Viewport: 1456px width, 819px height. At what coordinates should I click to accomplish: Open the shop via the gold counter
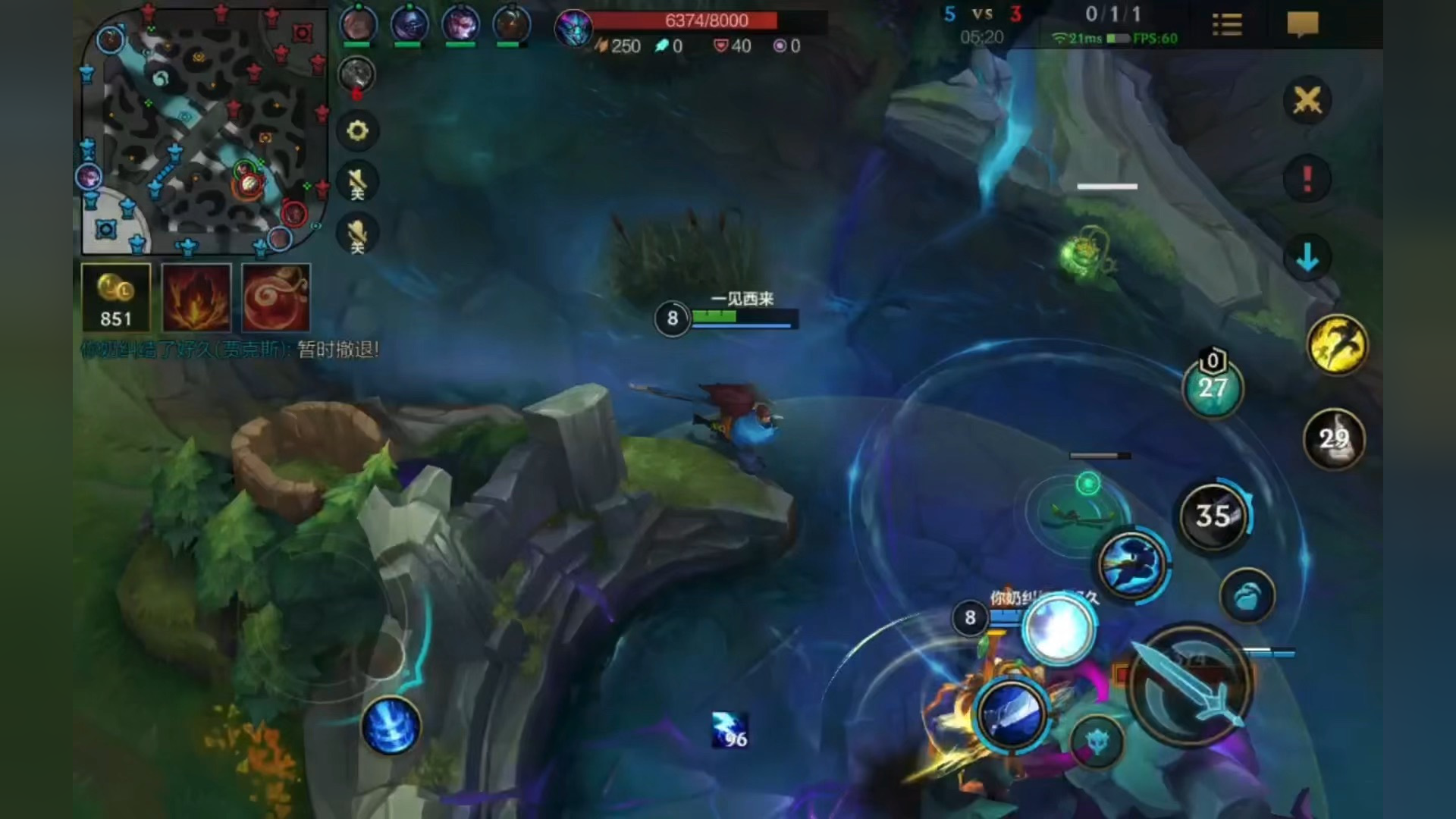(116, 298)
